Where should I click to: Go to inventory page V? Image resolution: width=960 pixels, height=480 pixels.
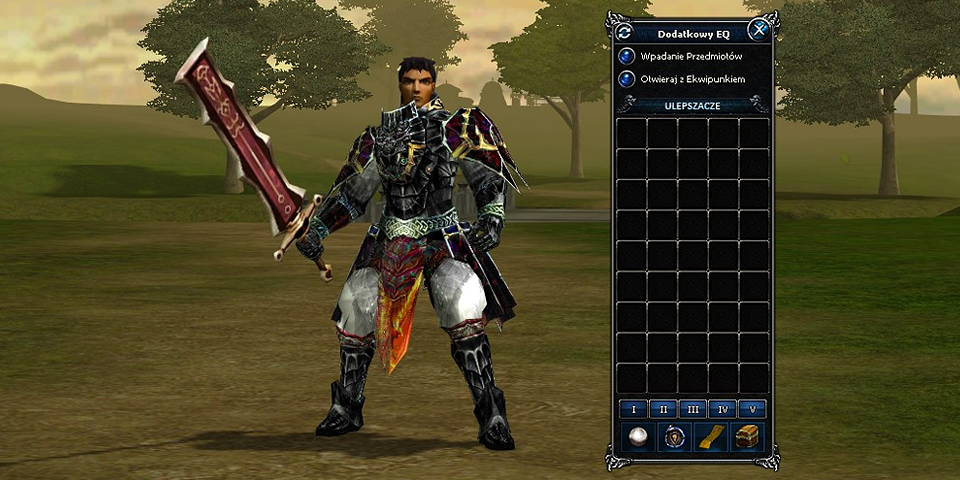[752, 409]
